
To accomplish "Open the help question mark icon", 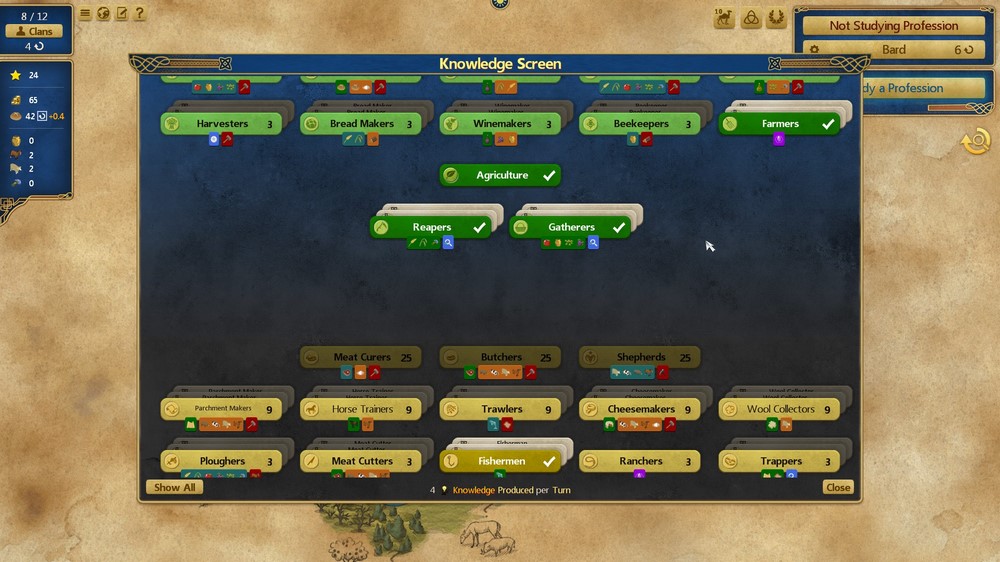I will point(139,14).
